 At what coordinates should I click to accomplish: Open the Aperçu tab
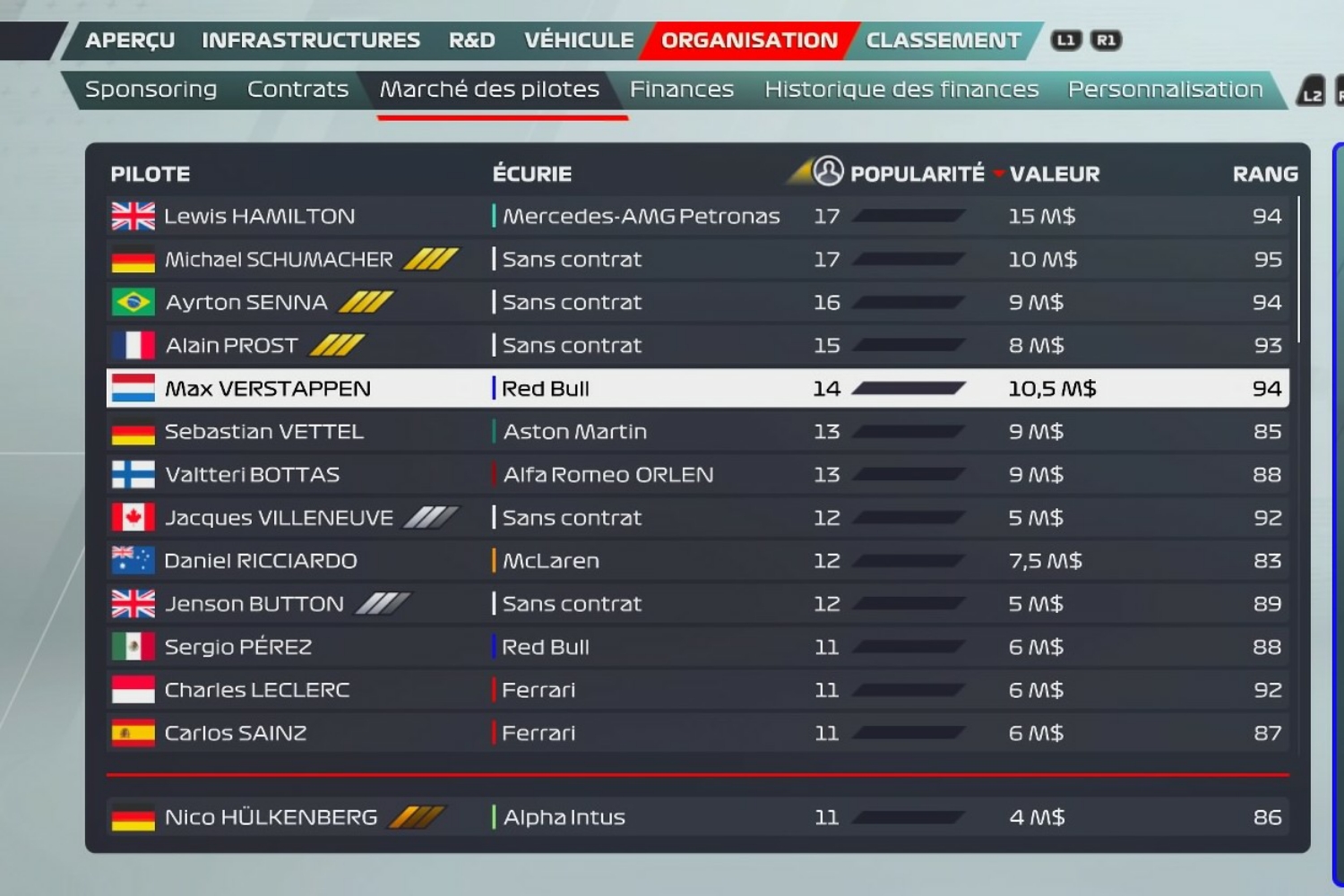click(130, 40)
